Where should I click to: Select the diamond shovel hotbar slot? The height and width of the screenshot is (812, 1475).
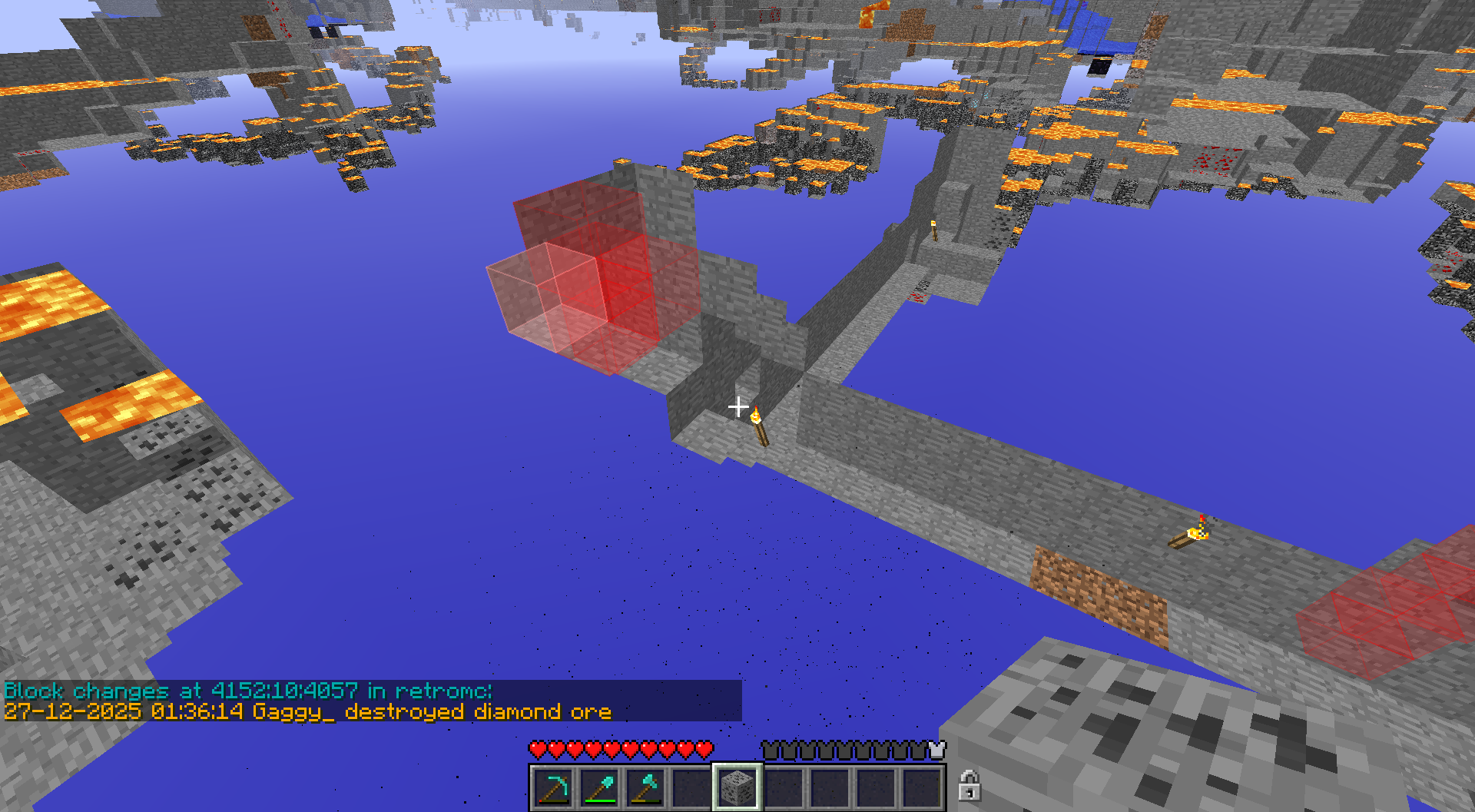tap(599, 787)
